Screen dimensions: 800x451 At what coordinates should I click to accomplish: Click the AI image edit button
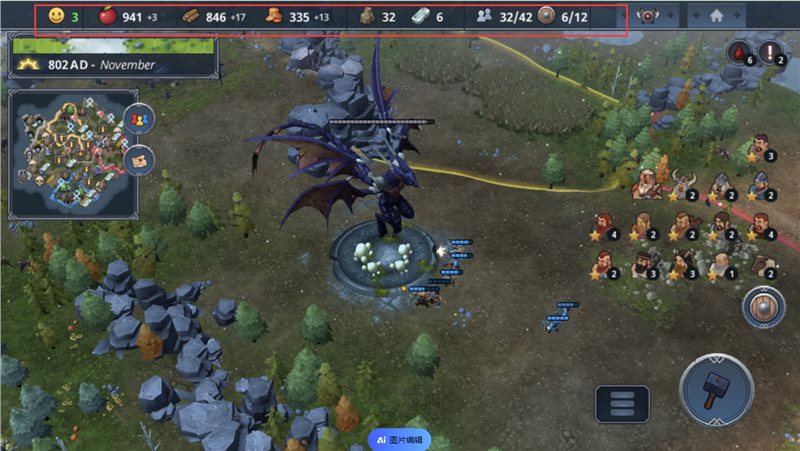(x=400, y=439)
